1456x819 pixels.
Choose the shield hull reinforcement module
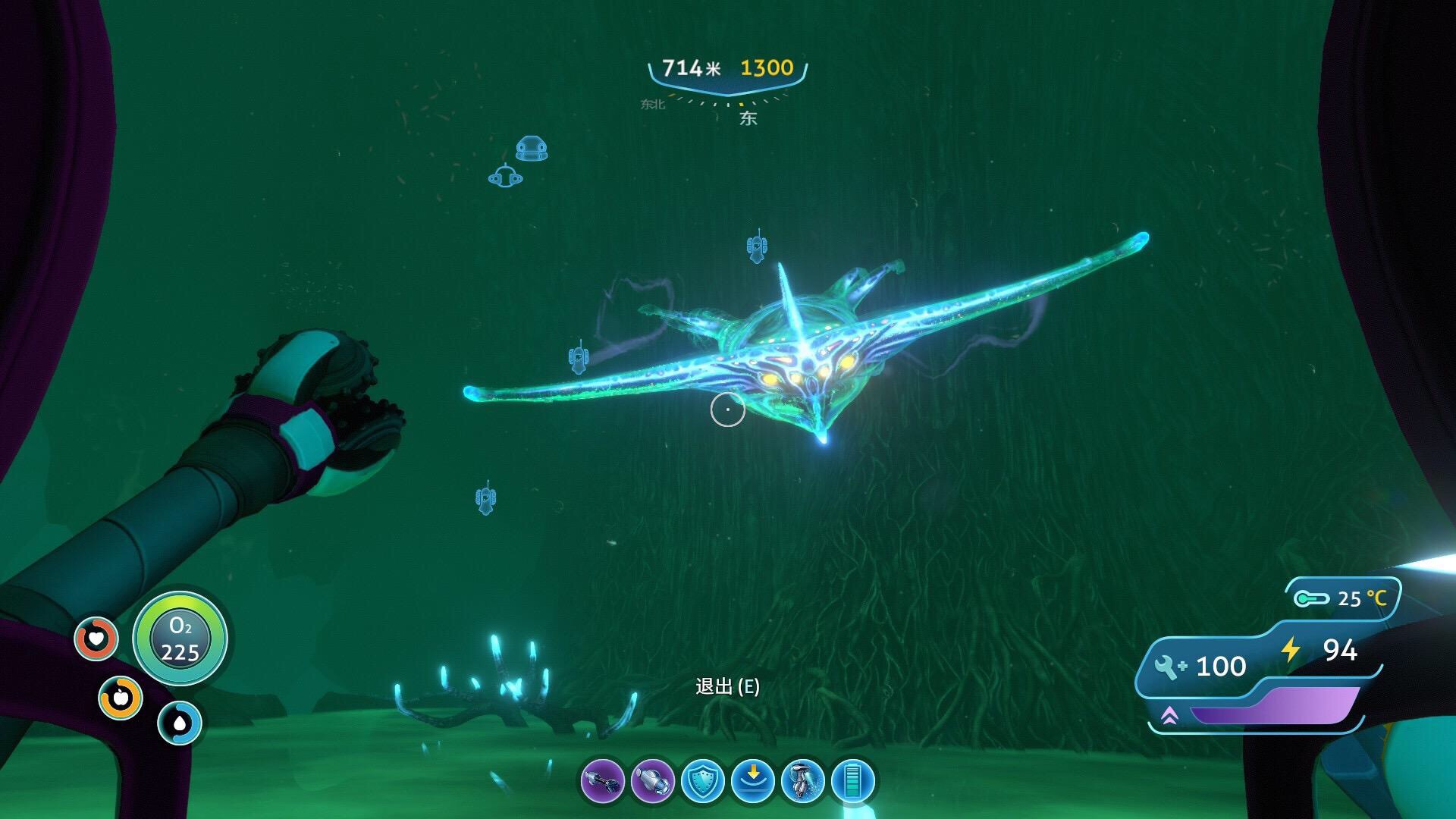(702, 781)
